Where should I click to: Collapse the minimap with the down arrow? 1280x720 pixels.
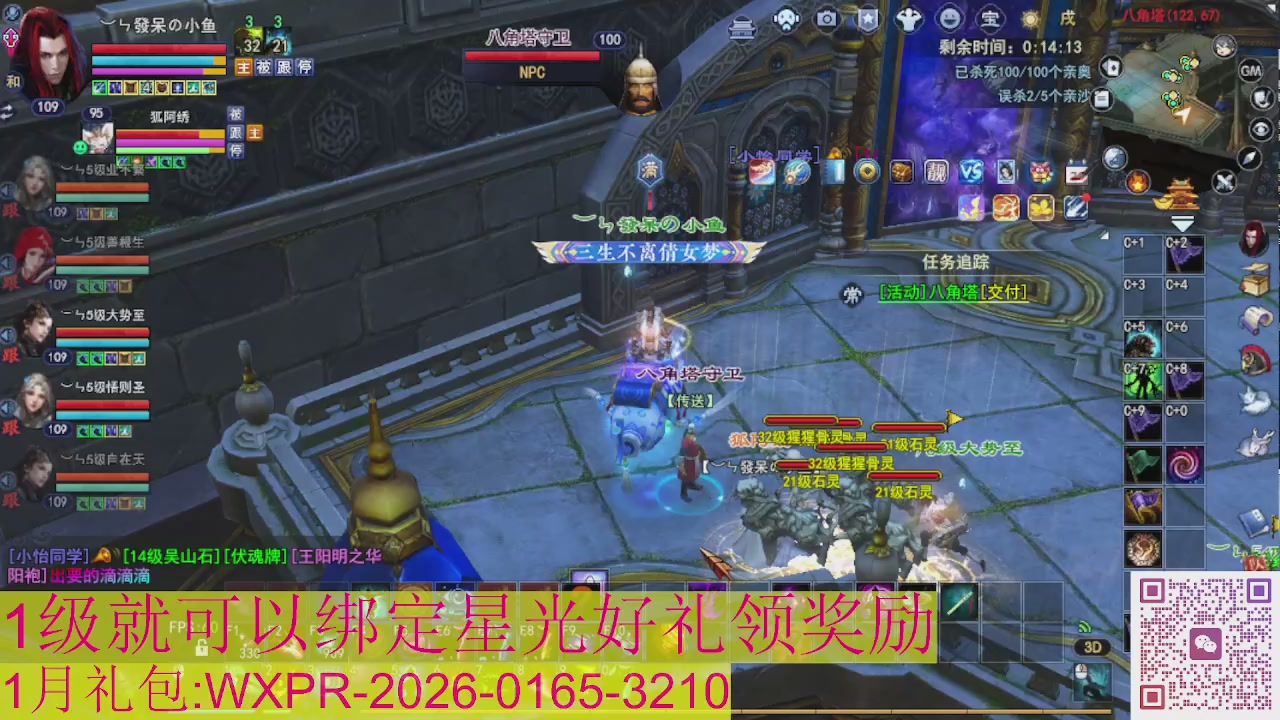[1184, 224]
